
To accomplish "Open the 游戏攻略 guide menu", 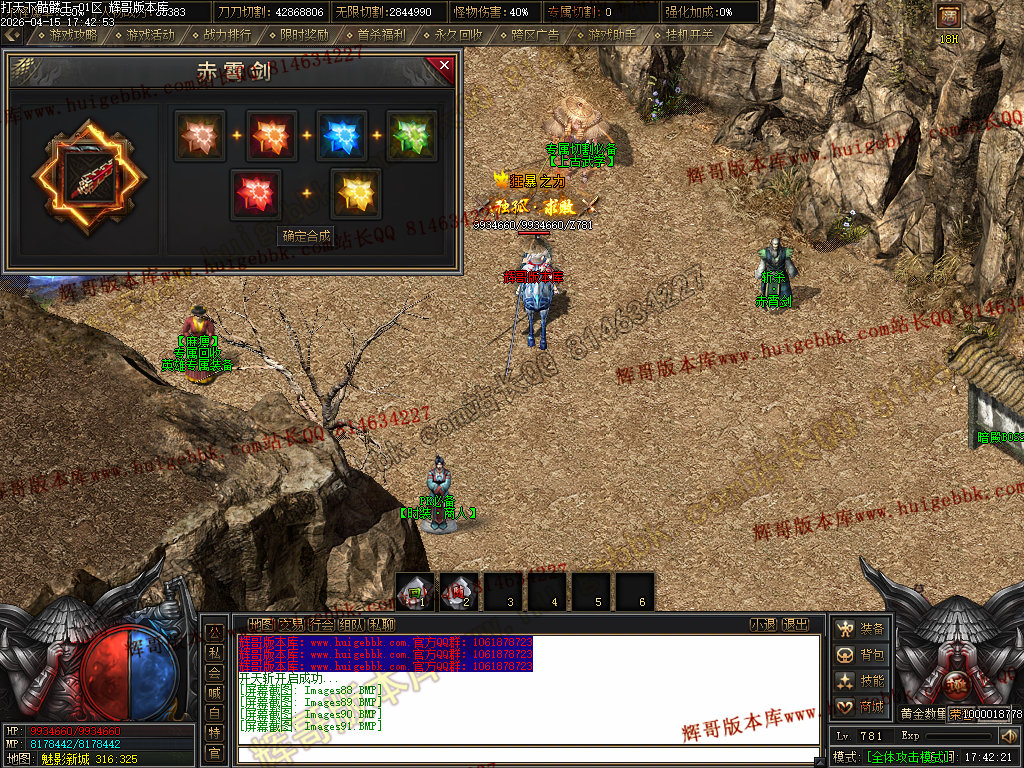I will (66, 34).
